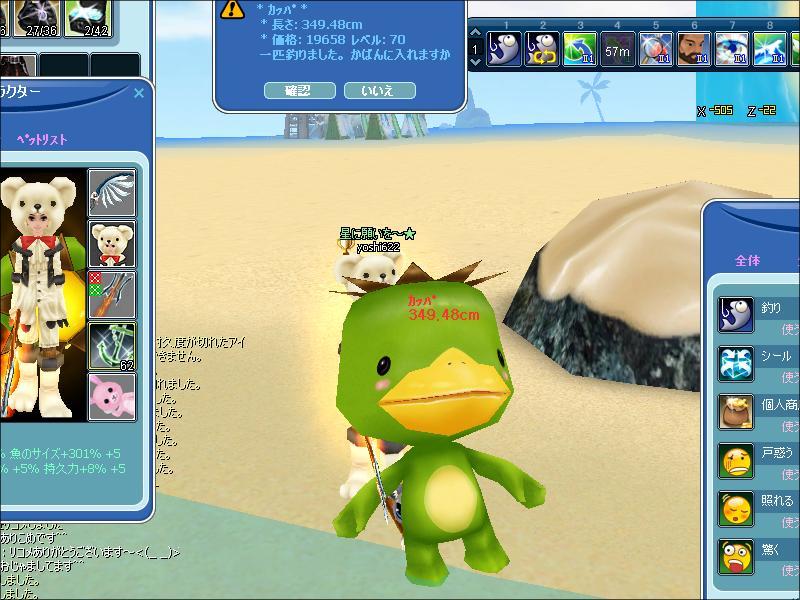
Task: Select the green anchor item slot
Action: (x=112, y=346)
